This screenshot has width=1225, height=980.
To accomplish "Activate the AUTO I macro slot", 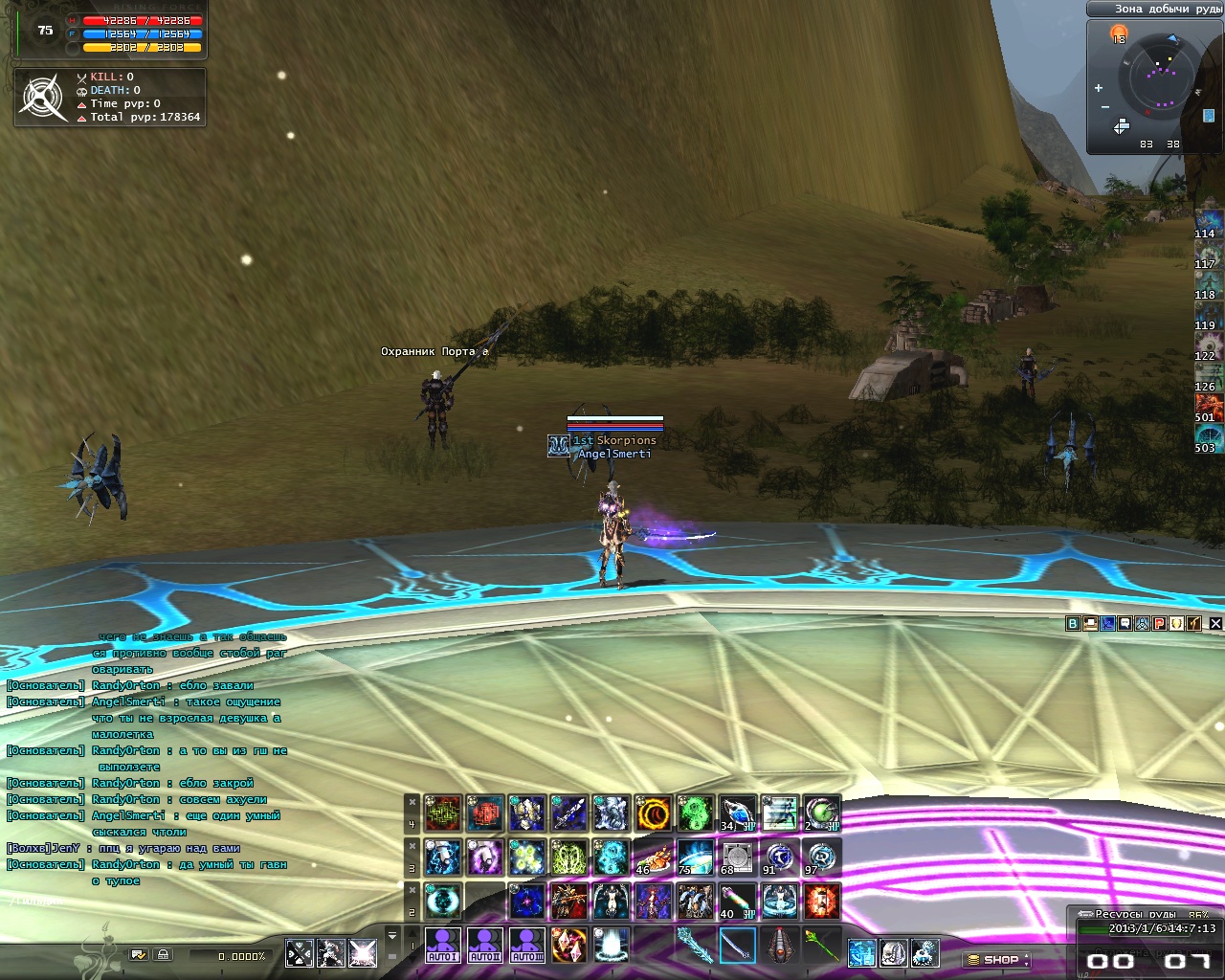I will (442, 945).
